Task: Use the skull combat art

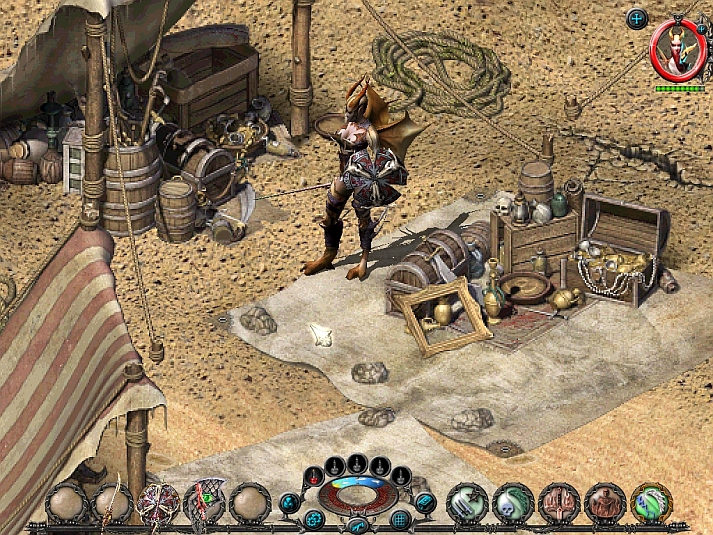Action: [512, 502]
